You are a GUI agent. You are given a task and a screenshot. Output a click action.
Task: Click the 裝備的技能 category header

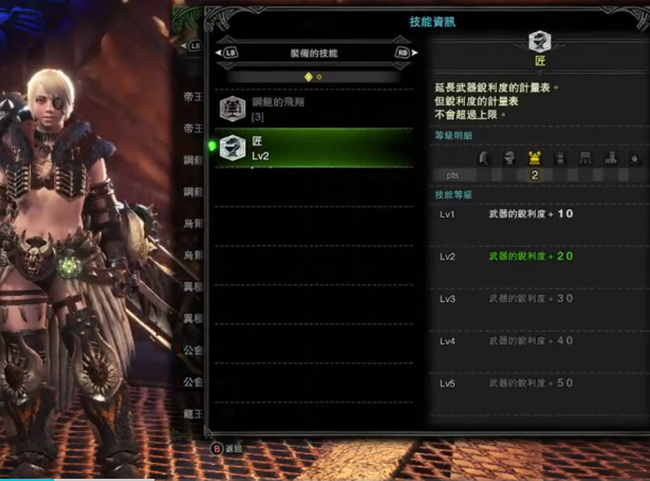point(313,52)
